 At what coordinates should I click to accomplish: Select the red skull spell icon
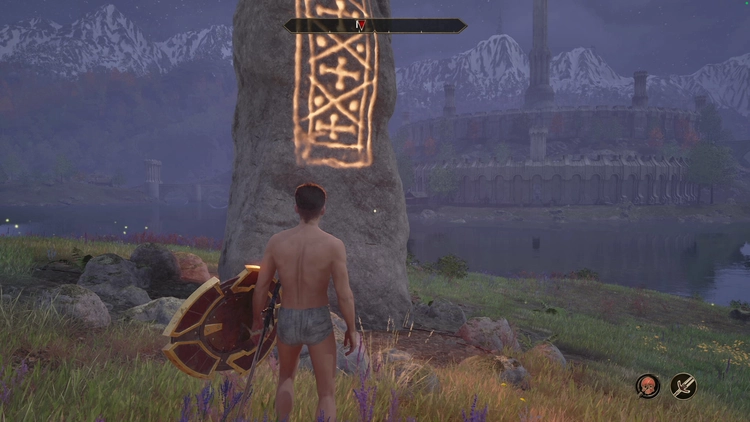pyautogui.click(x=648, y=385)
